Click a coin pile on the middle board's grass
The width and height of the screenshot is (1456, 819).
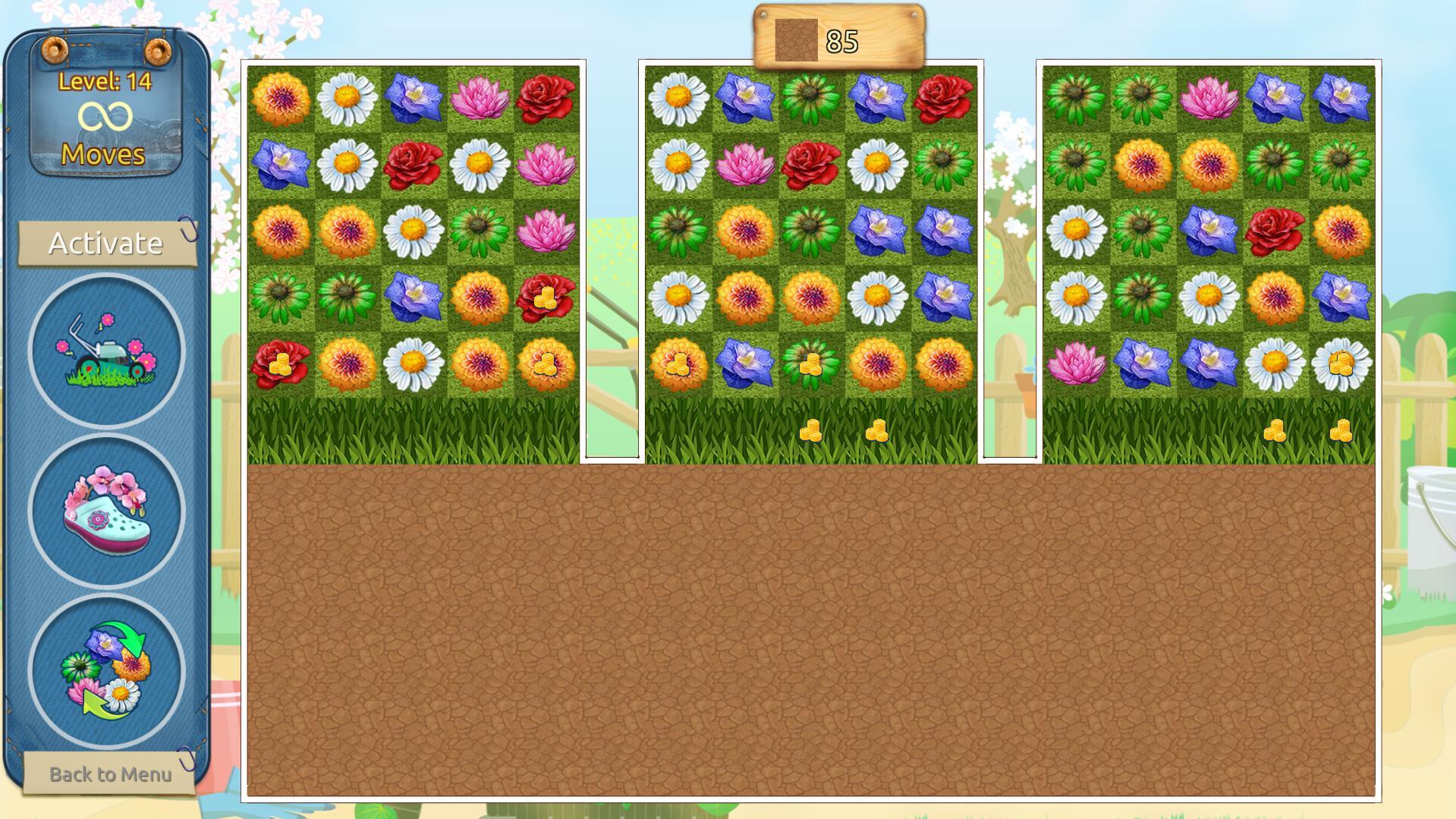(812, 429)
